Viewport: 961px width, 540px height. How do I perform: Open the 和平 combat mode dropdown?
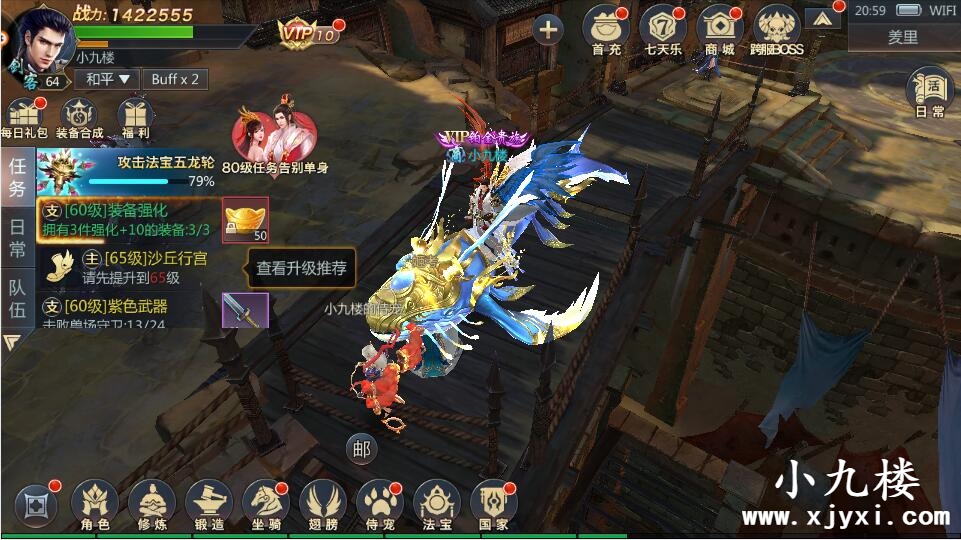(109, 79)
